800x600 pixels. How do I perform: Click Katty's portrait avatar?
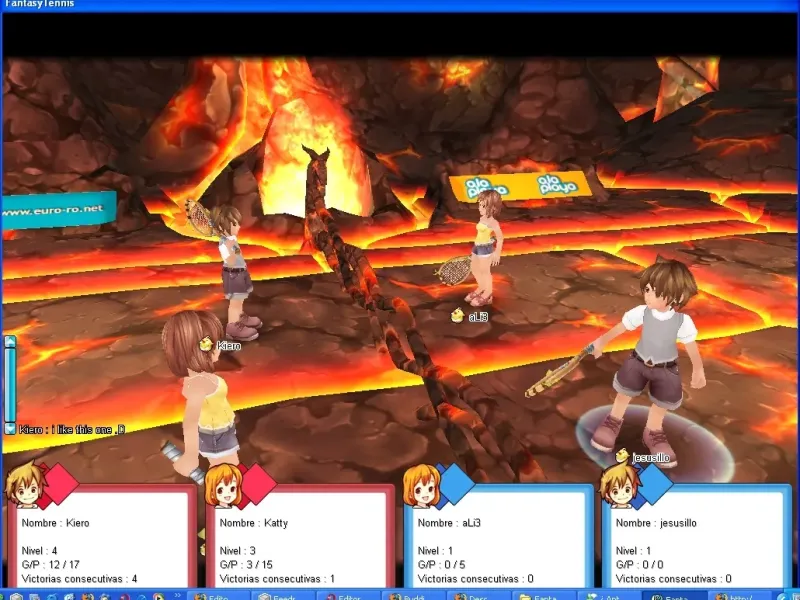point(222,486)
